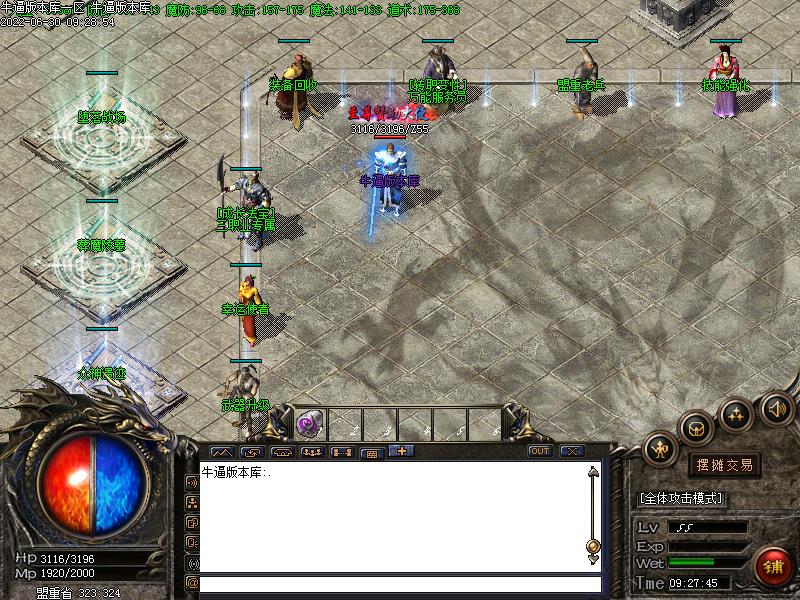Toggle the chat channel speaker icon on the left edge
The width and height of the screenshot is (800, 600).
pos(192,481)
